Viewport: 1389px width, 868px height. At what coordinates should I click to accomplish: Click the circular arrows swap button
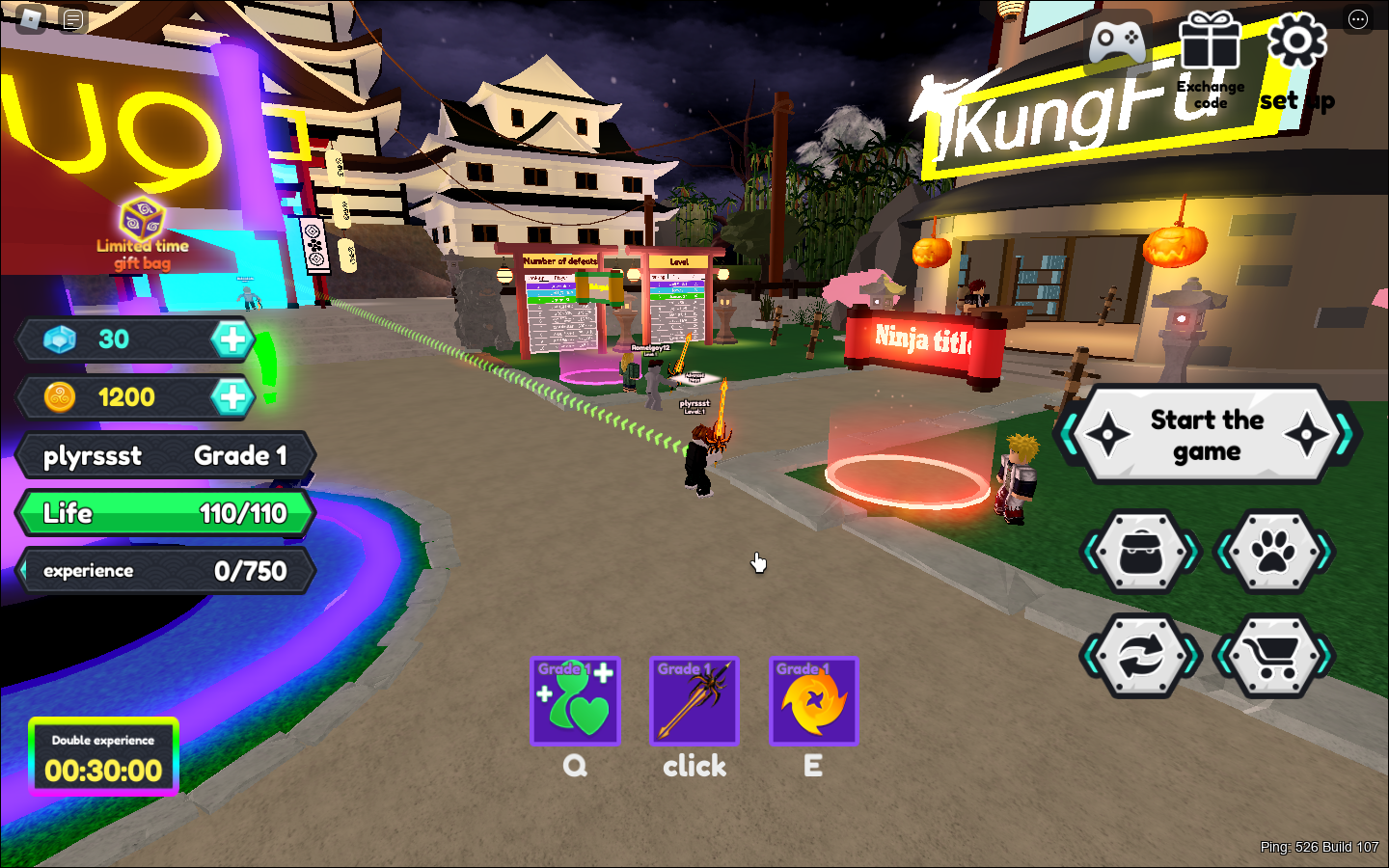click(1142, 657)
